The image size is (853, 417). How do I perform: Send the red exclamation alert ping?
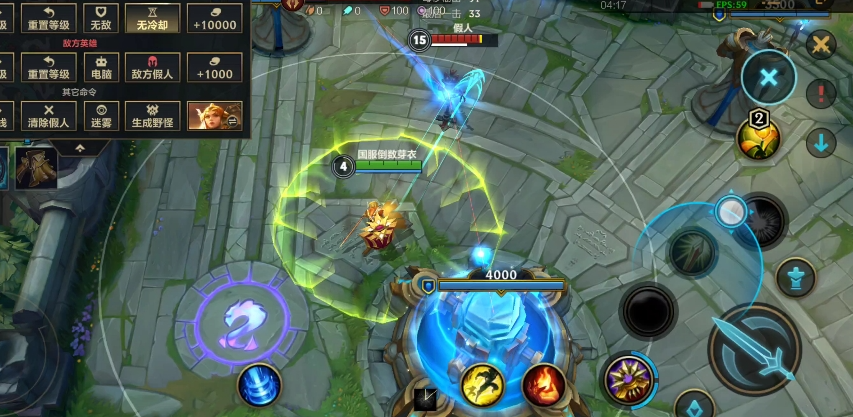pyautogui.click(x=820, y=95)
